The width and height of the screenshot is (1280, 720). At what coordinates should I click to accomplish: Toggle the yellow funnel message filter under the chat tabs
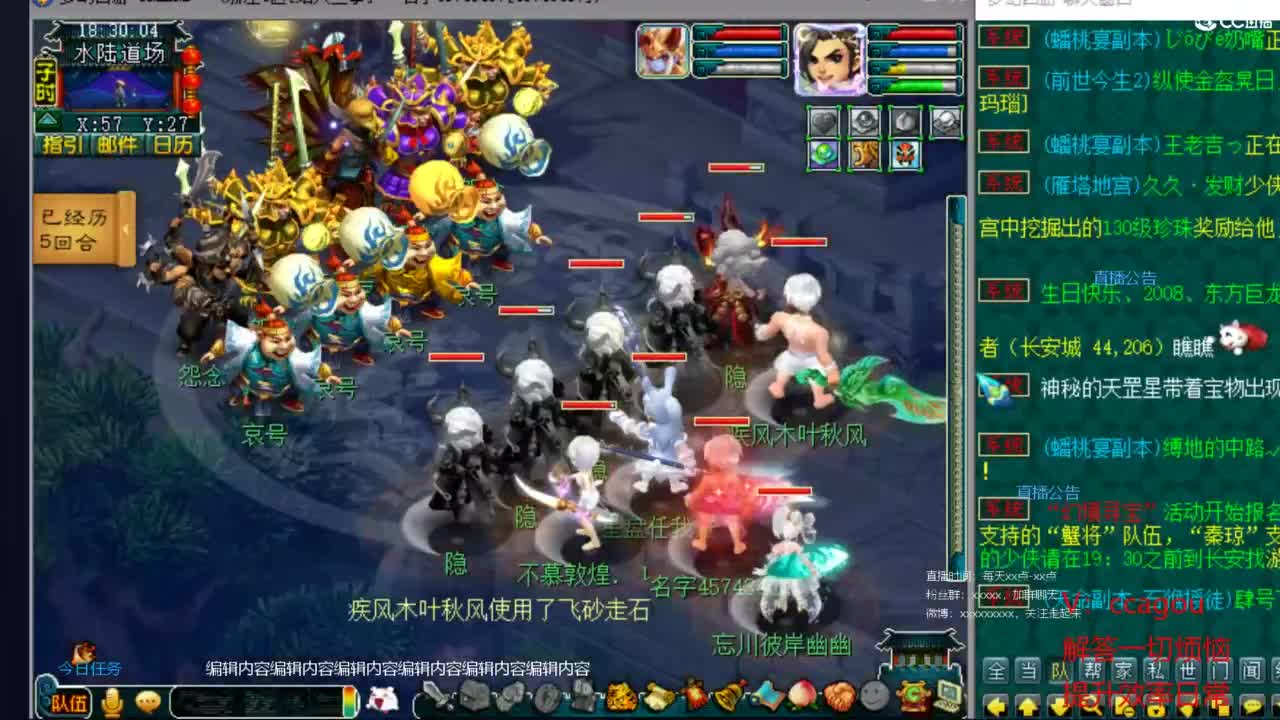point(1186,708)
